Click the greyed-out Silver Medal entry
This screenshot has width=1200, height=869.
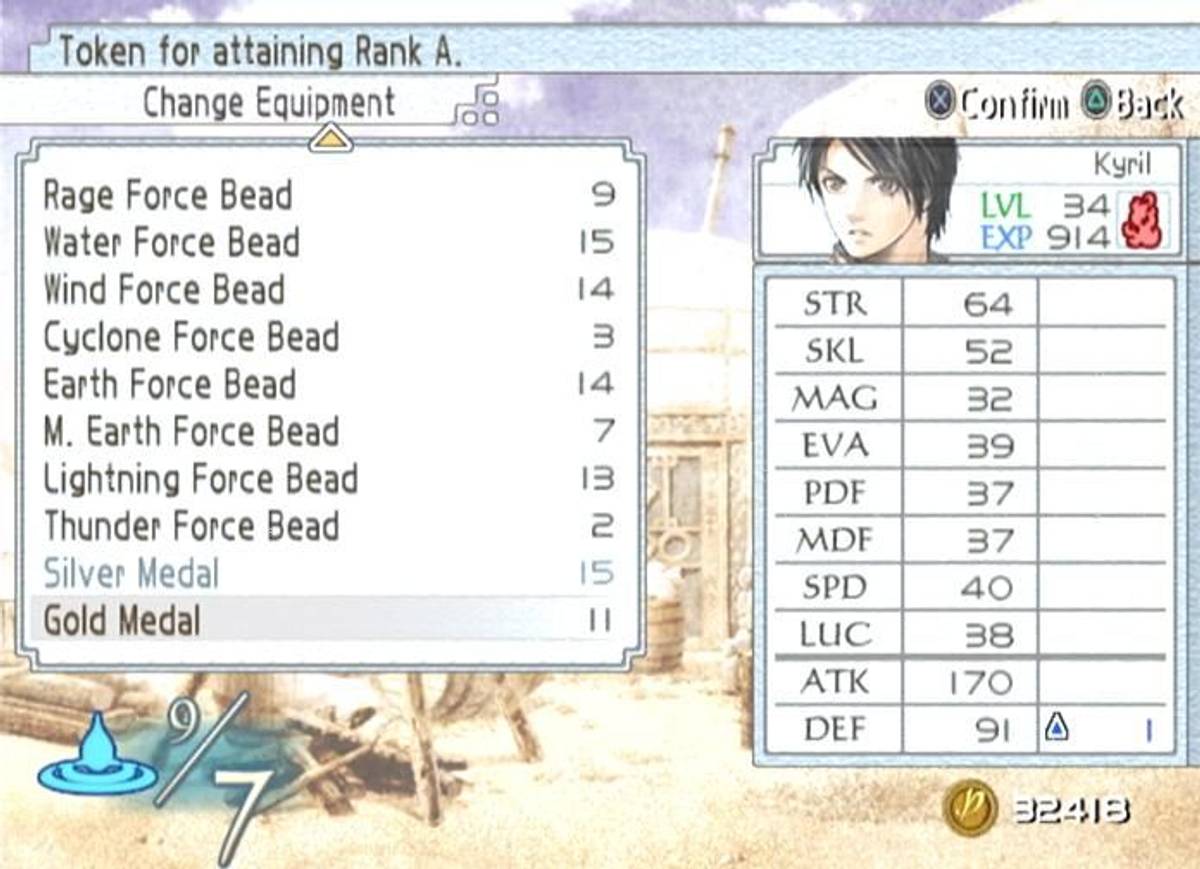[131, 574]
